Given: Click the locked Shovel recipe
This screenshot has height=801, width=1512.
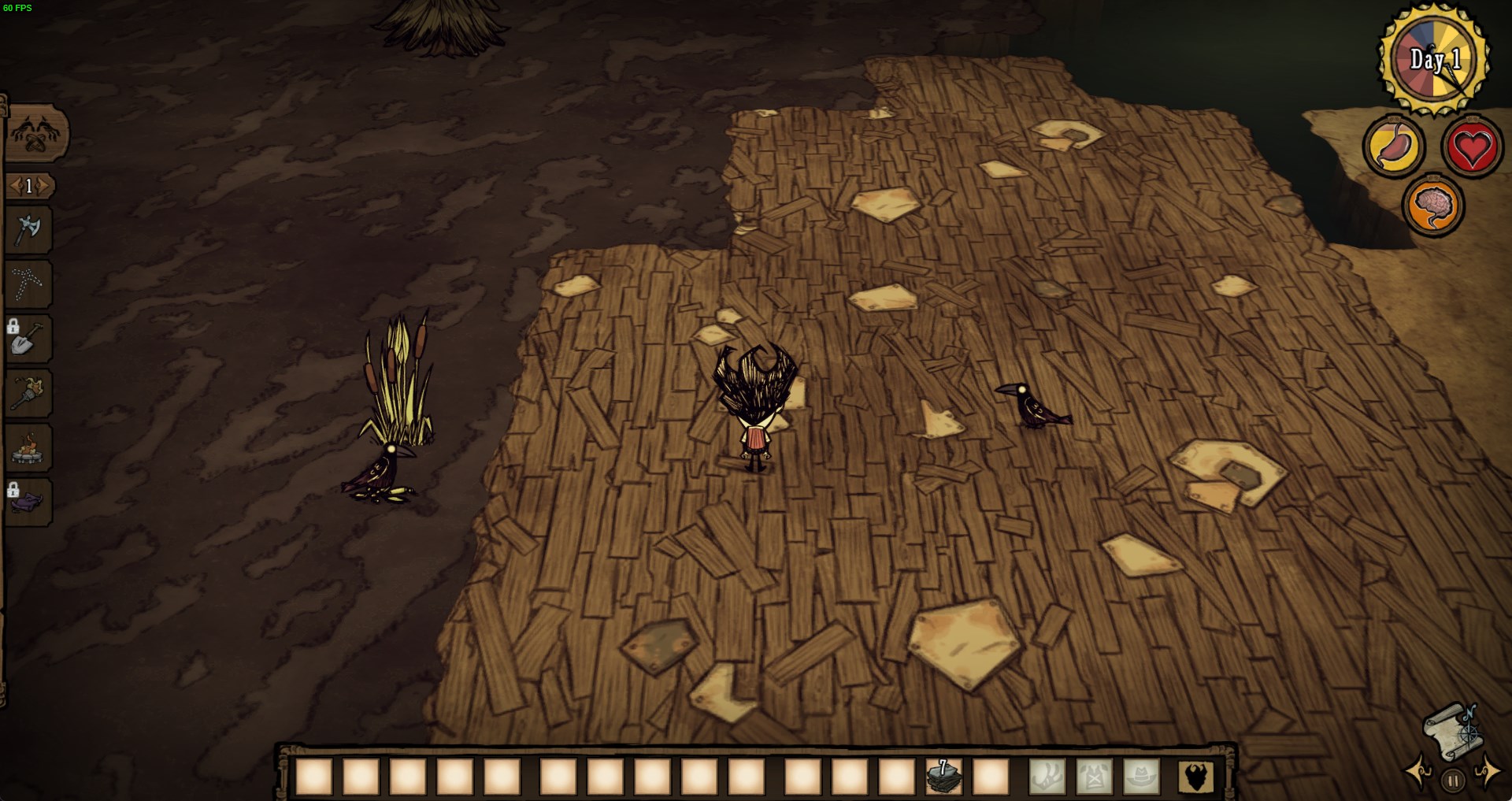Looking at the screenshot, I should (29, 338).
